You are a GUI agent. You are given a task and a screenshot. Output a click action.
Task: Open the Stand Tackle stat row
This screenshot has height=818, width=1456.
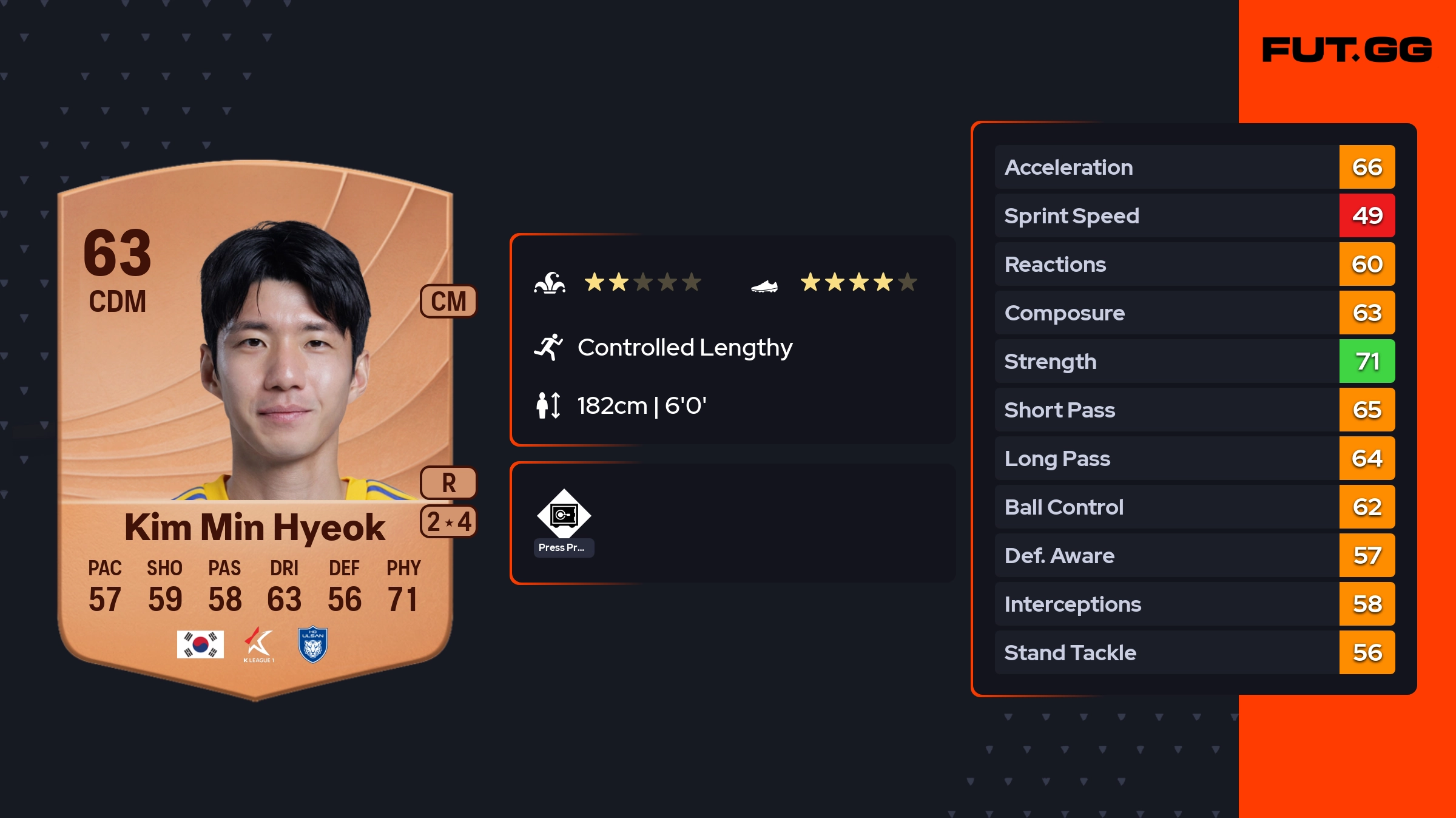pos(1194,652)
